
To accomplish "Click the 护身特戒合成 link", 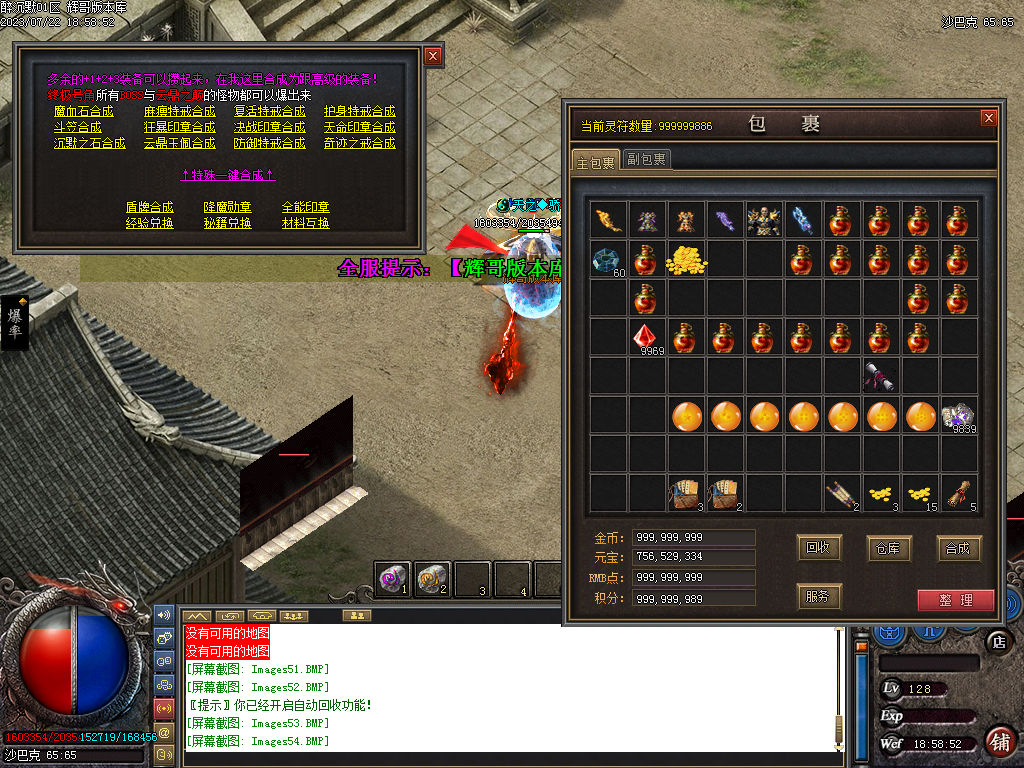I will (x=359, y=111).
